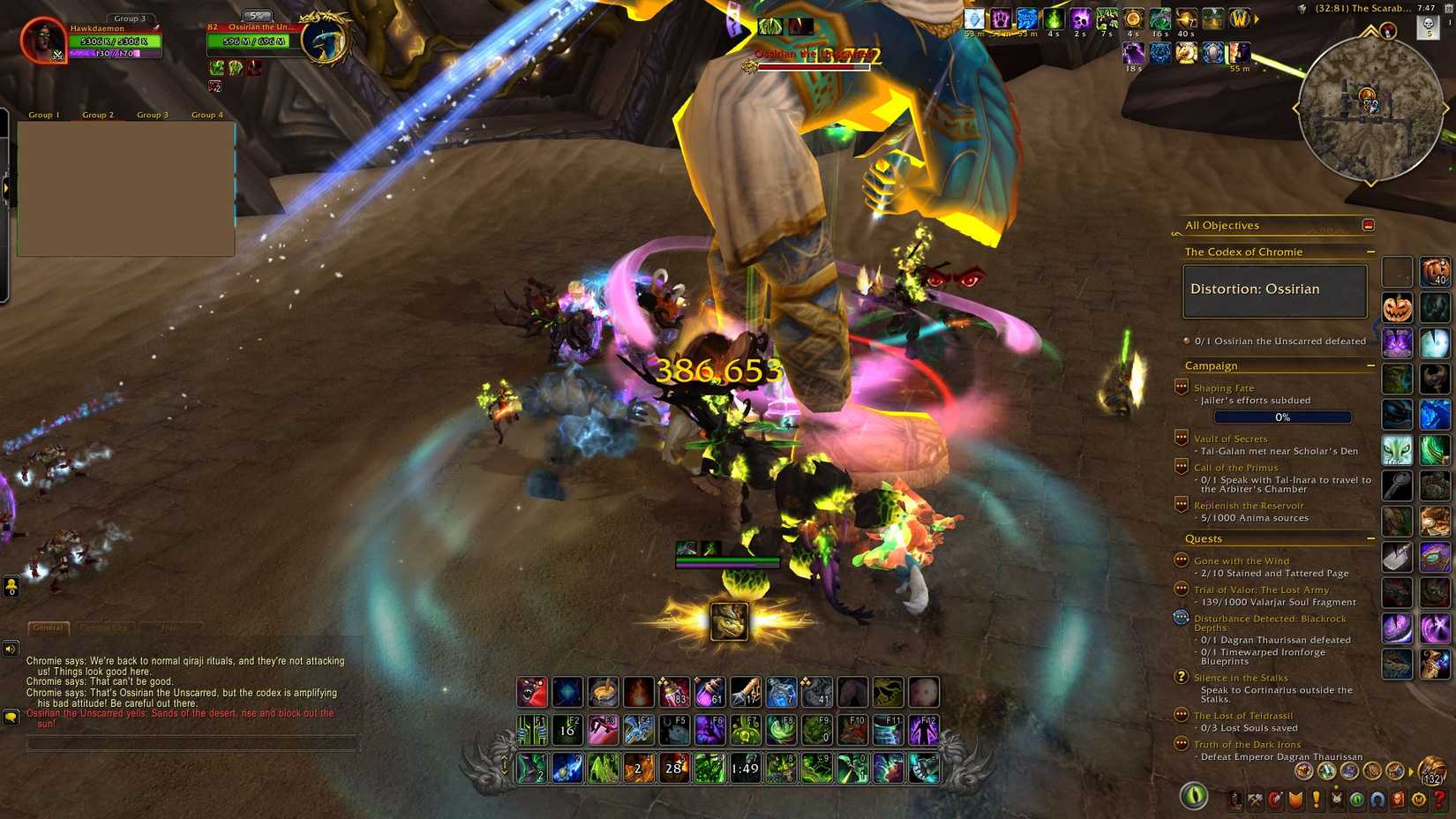Image resolution: width=1456 pixels, height=819 pixels.
Task: Click the ability on cooldown showing 1:49
Action: (x=744, y=768)
